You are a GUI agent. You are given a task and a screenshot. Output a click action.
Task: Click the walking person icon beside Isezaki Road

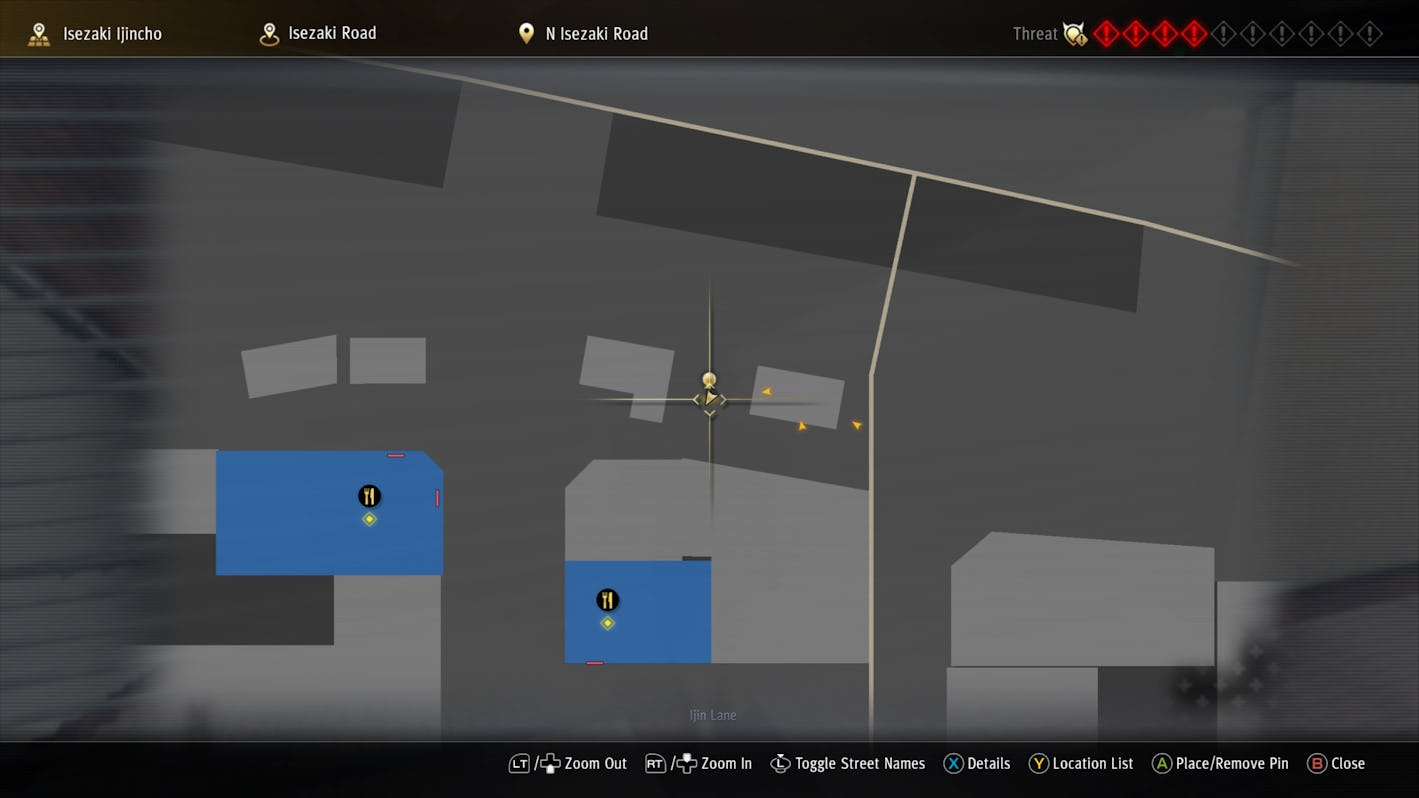[x=267, y=32]
